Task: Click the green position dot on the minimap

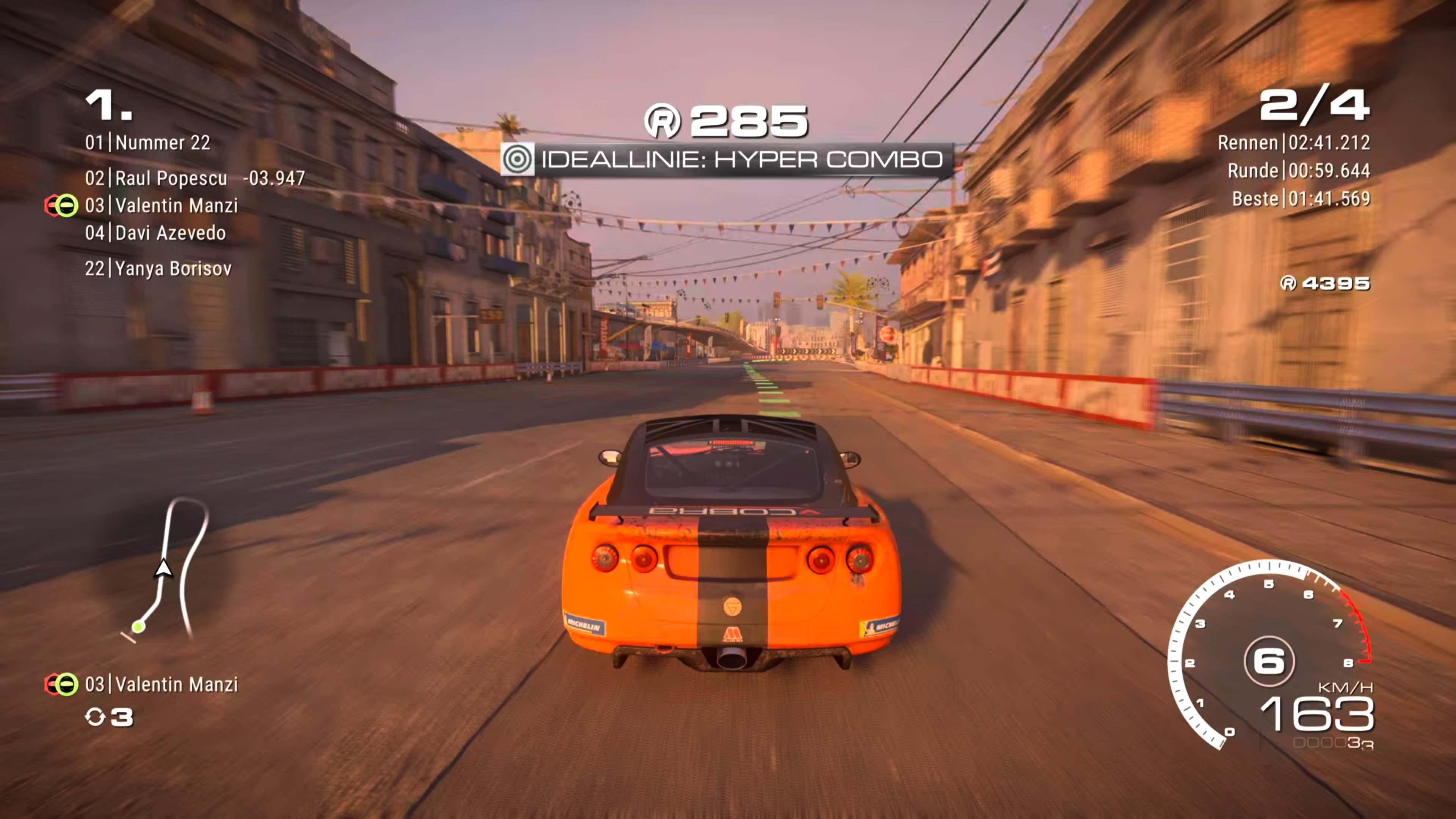Action: click(x=139, y=627)
